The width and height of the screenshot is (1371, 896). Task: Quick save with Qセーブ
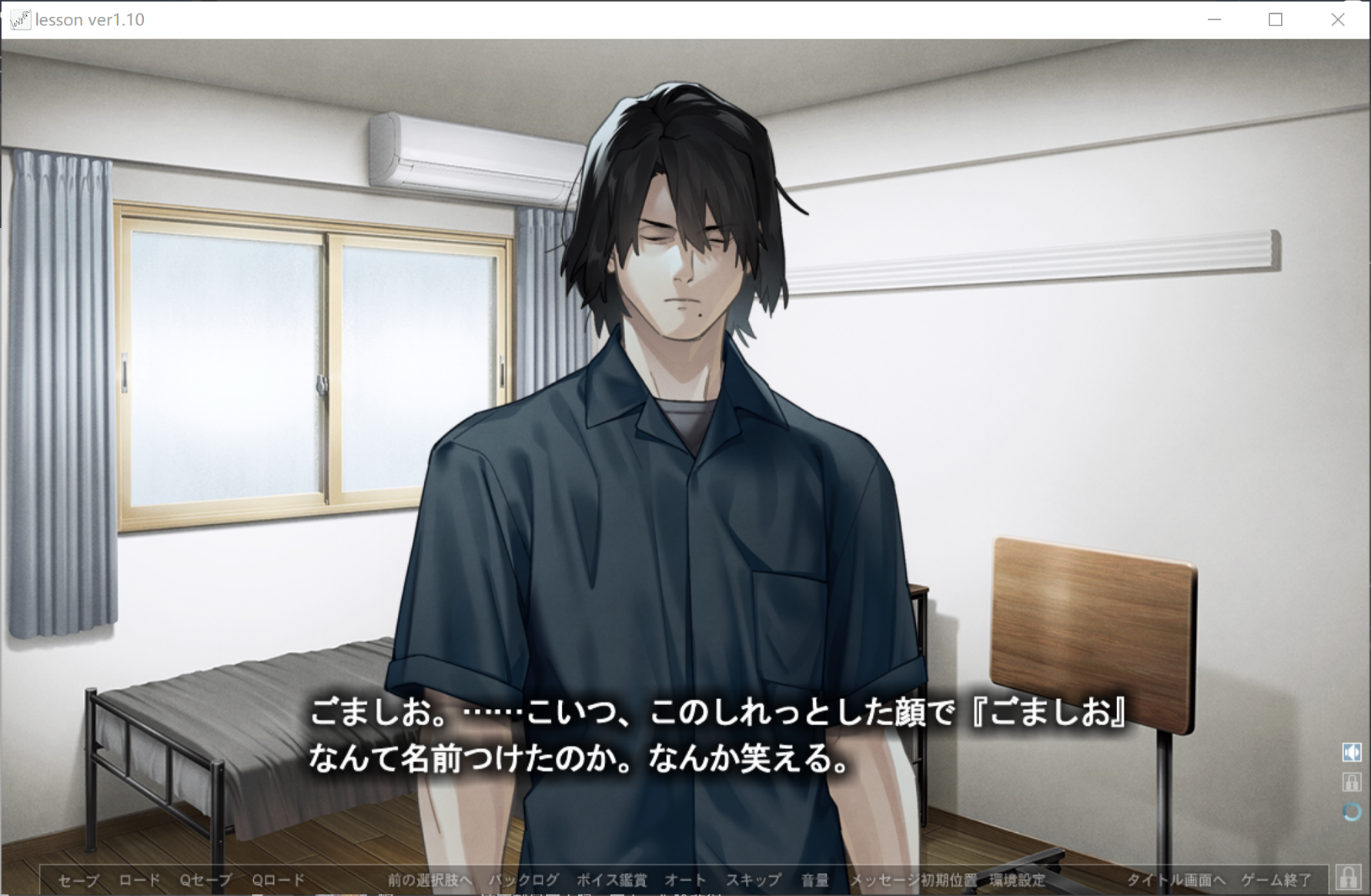coord(206,880)
